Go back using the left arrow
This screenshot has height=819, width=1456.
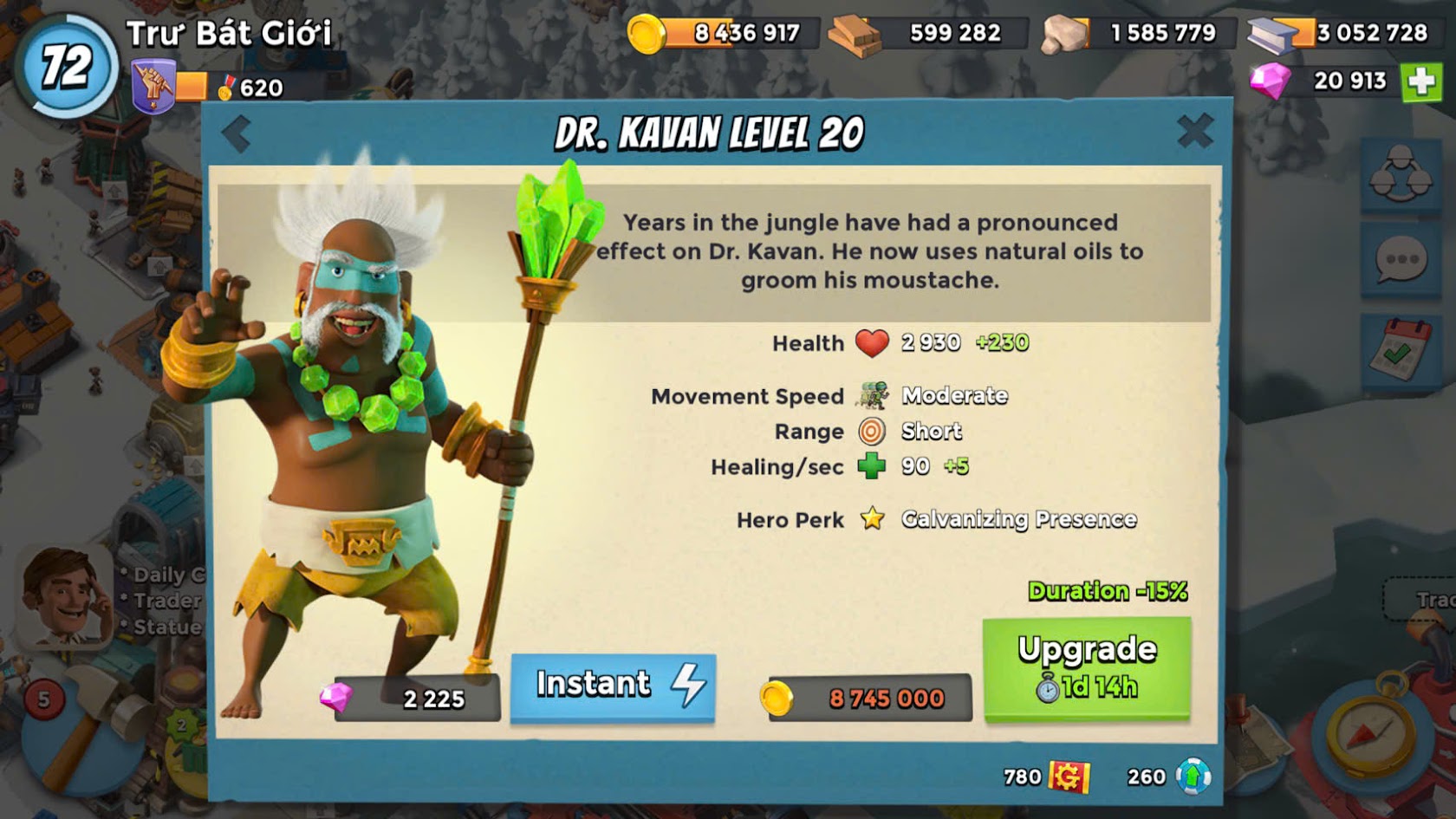click(x=236, y=134)
